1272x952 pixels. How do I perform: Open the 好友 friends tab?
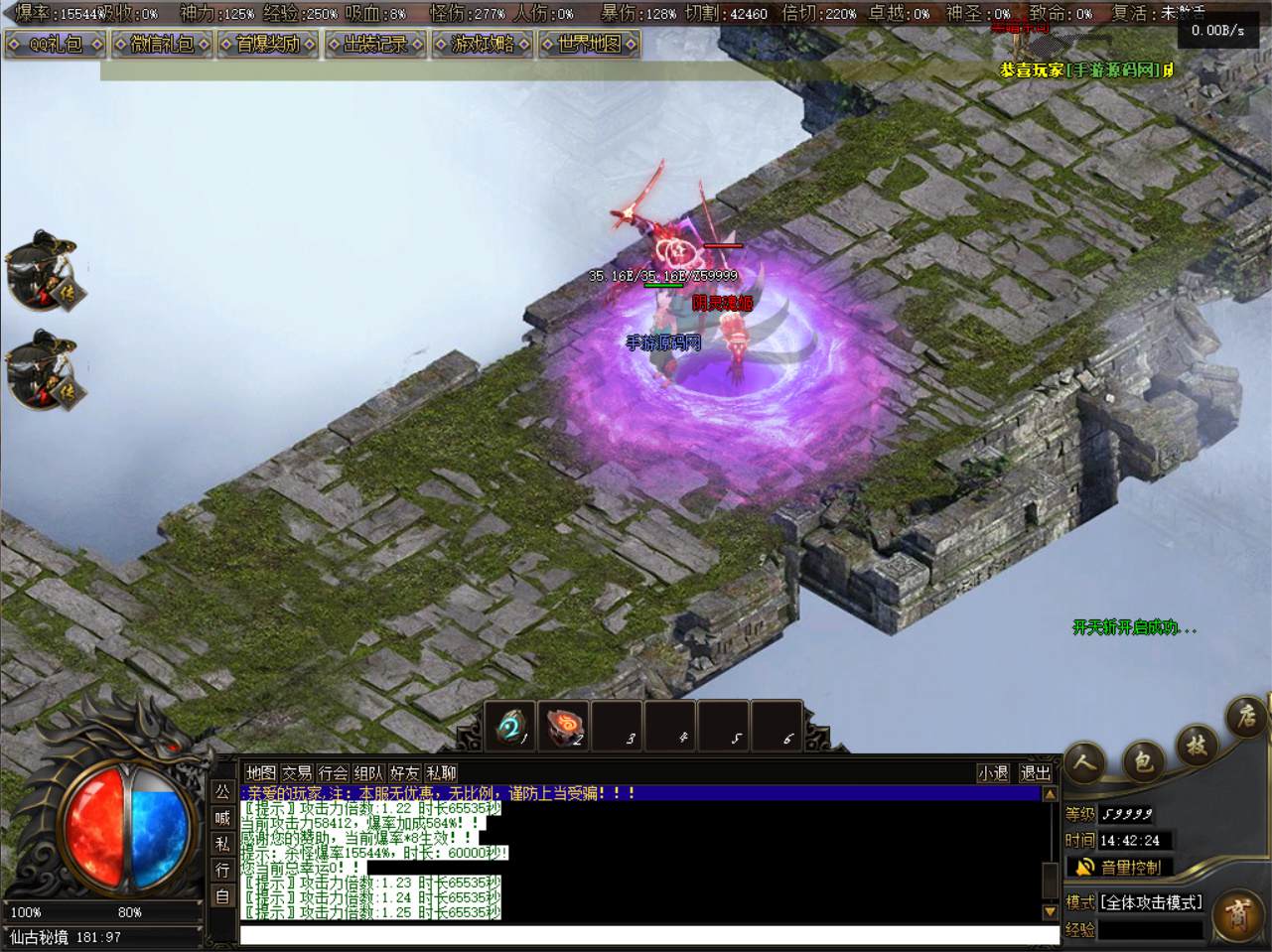coord(404,772)
